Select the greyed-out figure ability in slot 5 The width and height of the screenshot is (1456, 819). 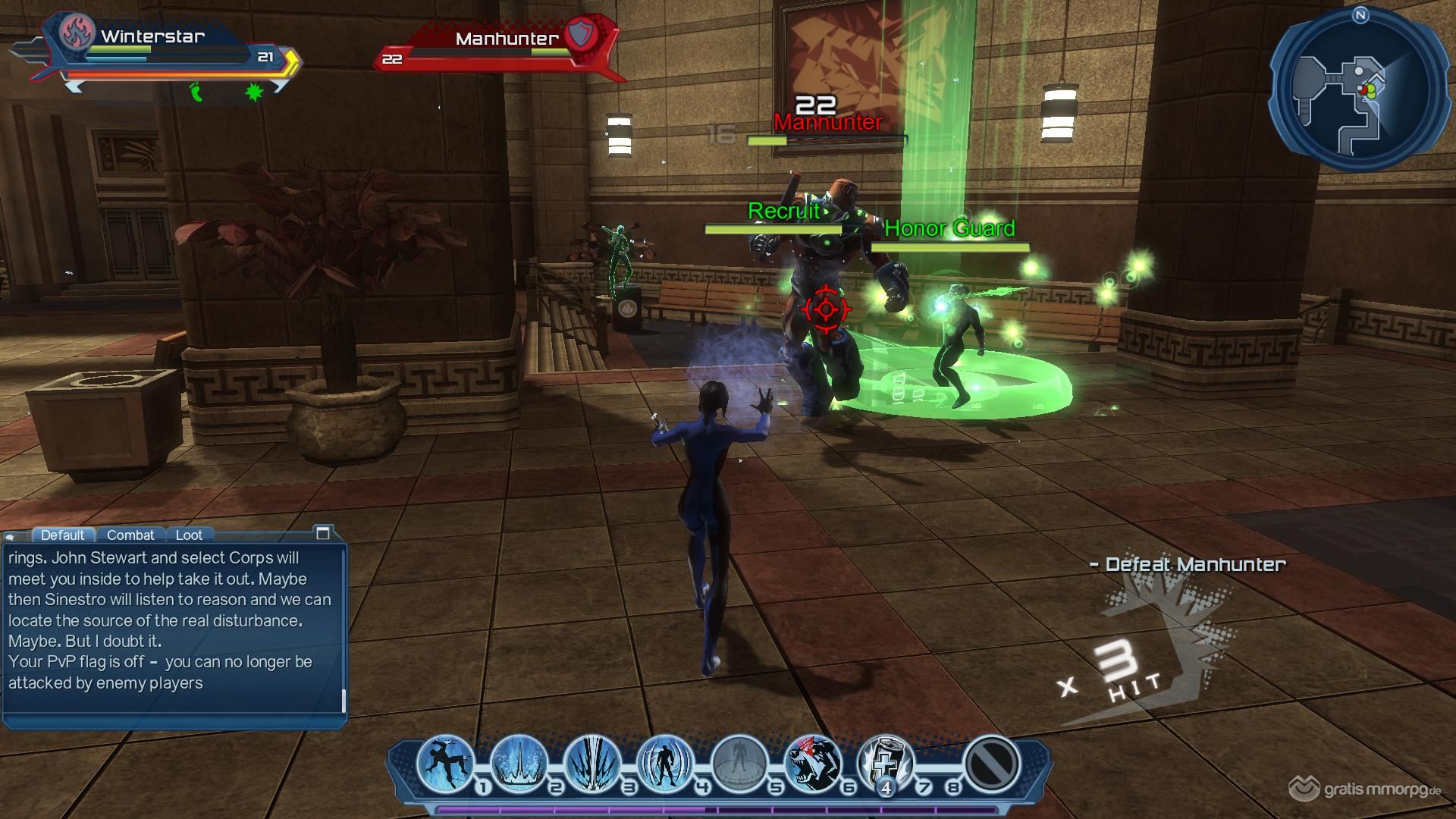pos(739,762)
